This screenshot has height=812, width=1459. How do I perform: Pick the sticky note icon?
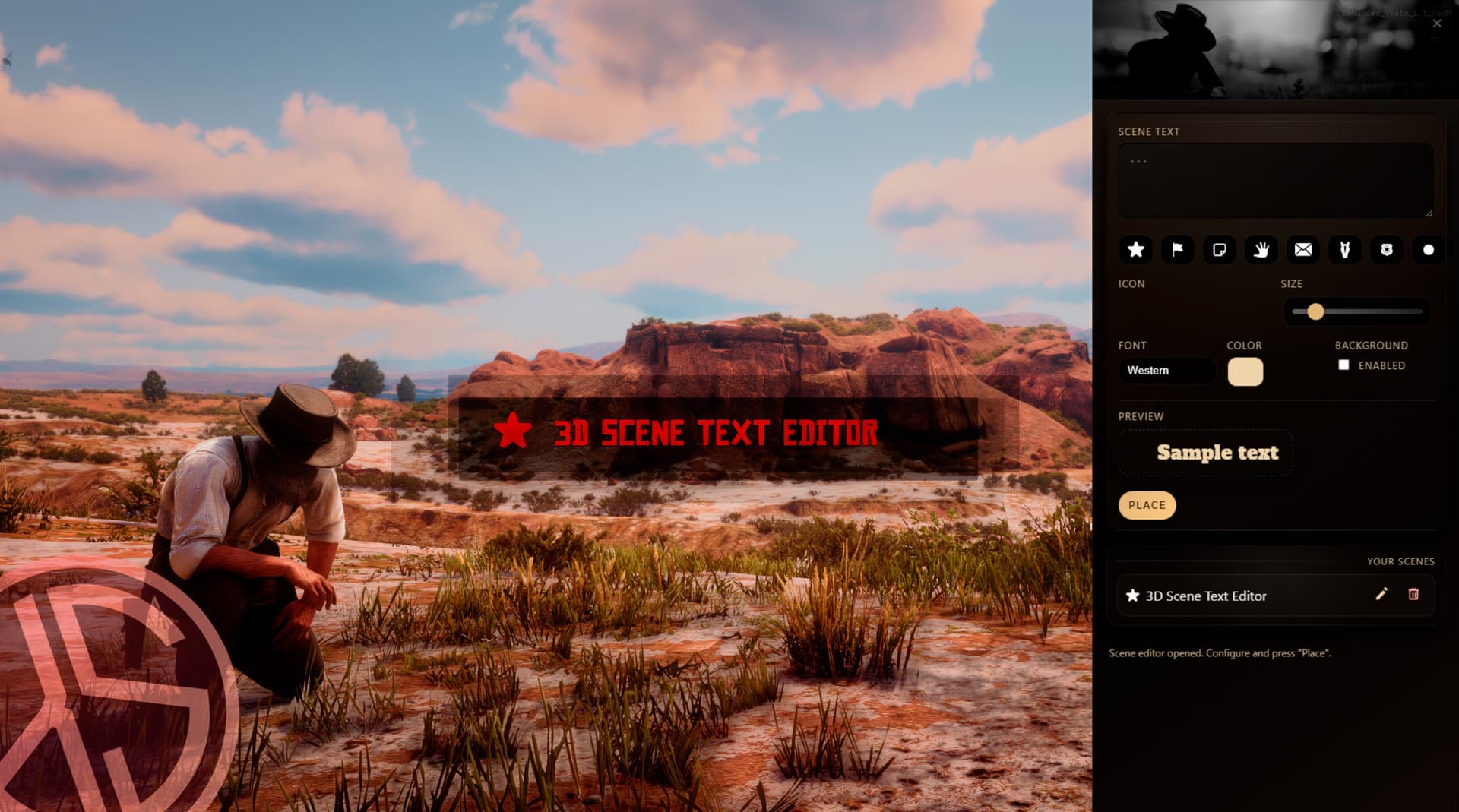1220,250
